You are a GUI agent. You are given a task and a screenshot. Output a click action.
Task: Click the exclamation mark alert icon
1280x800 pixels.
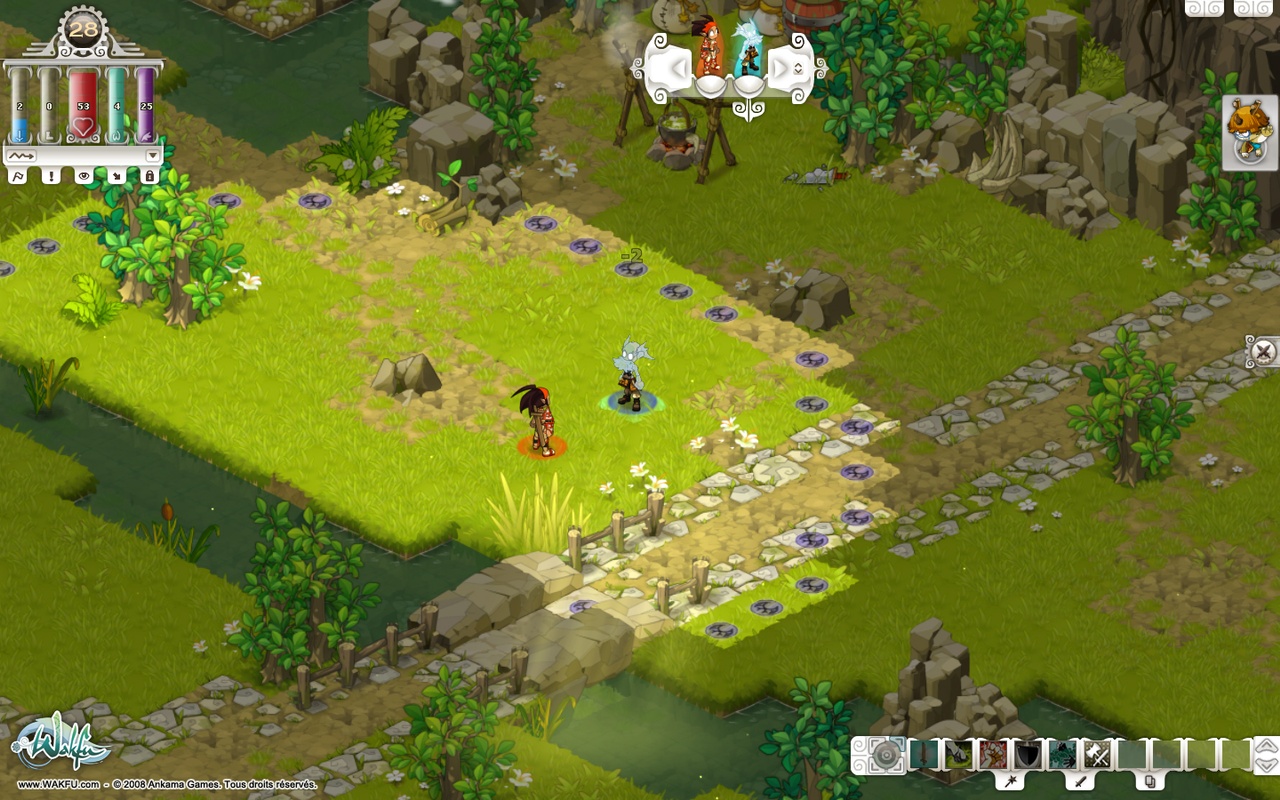click(51, 176)
